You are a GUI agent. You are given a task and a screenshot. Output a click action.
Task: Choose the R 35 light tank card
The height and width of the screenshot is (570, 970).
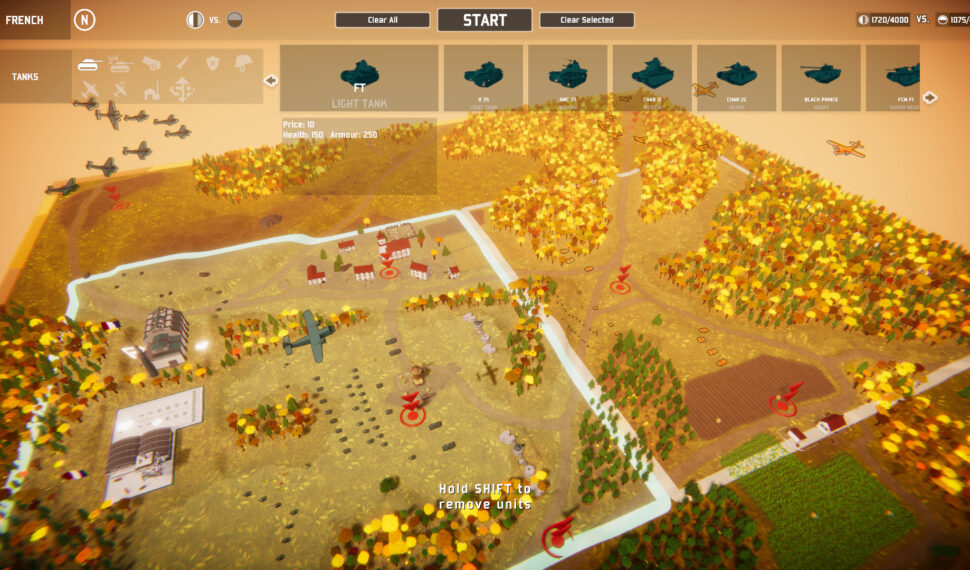click(x=483, y=78)
